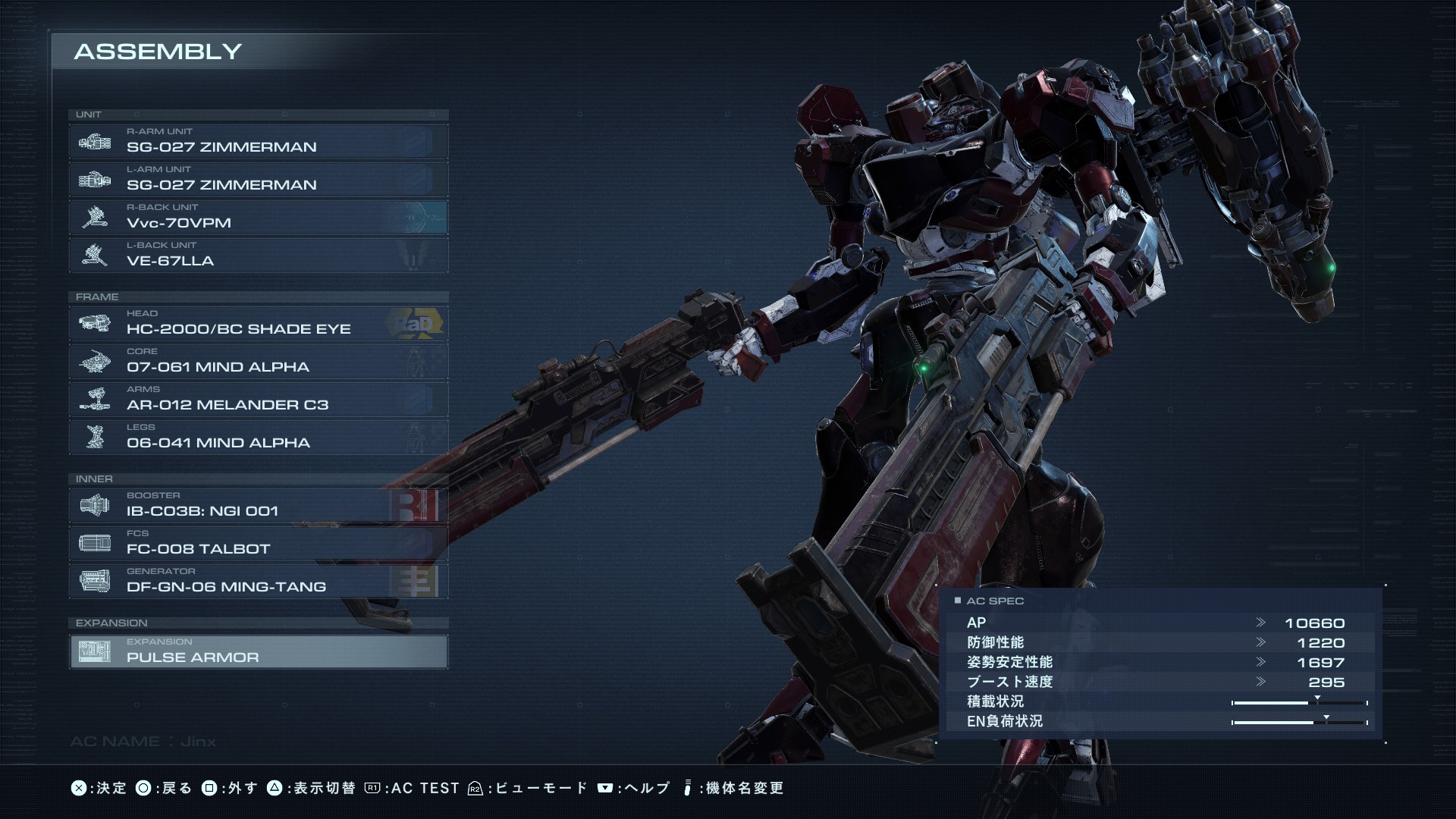Change the HC-2000/BC SHADE EYE head part
Screen dimensions: 1456x819
pyautogui.click(x=259, y=323)
